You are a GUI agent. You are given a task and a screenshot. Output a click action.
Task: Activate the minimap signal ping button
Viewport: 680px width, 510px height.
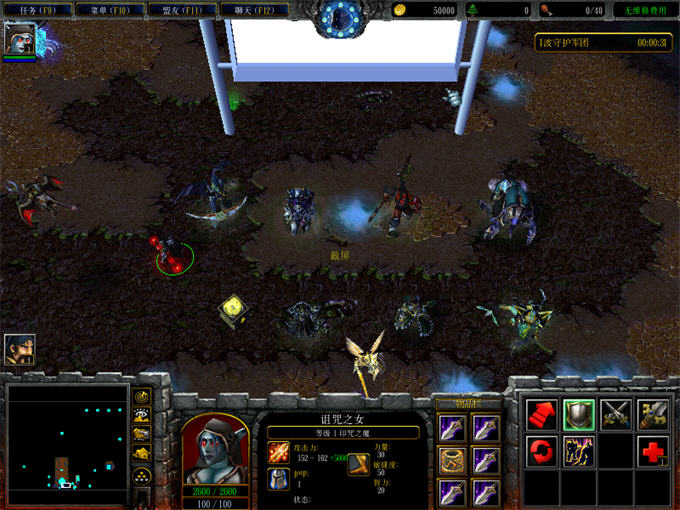click(x=143, y=397)
